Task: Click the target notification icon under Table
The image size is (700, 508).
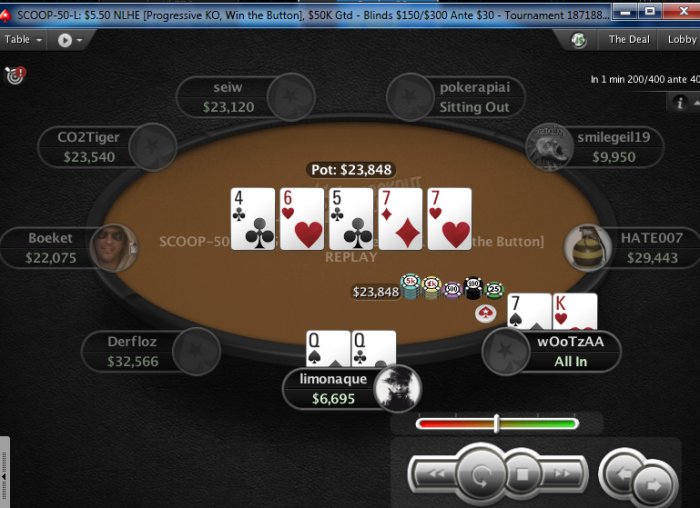Action: (14, 74)
